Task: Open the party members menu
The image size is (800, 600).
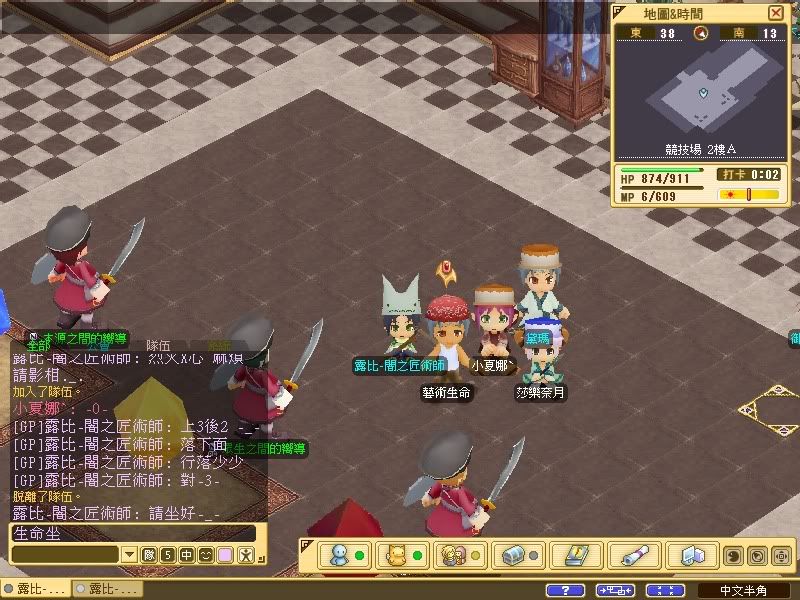Action: point(453,555)
